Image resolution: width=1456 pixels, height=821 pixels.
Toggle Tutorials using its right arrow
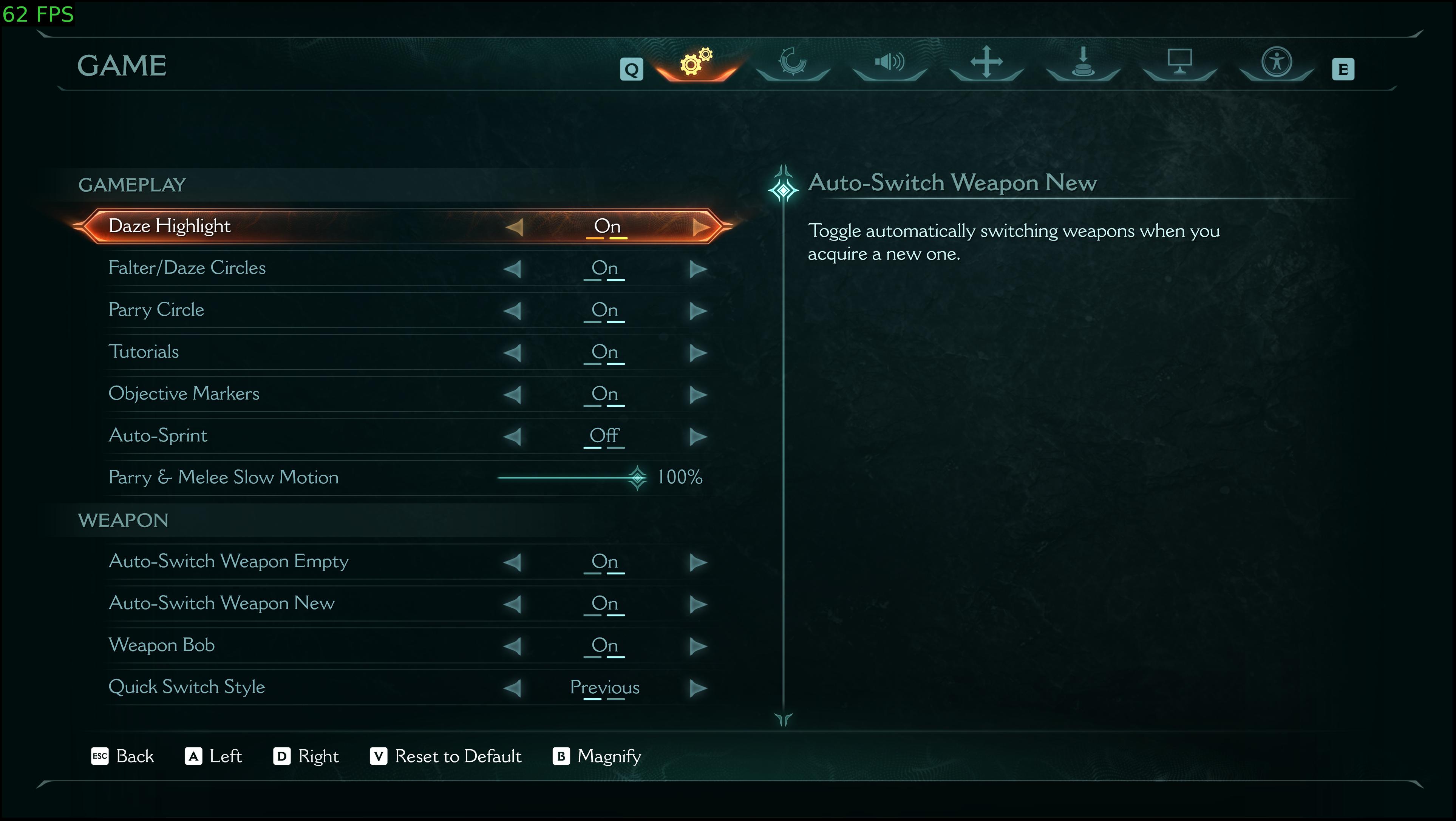tap(699, 353)
